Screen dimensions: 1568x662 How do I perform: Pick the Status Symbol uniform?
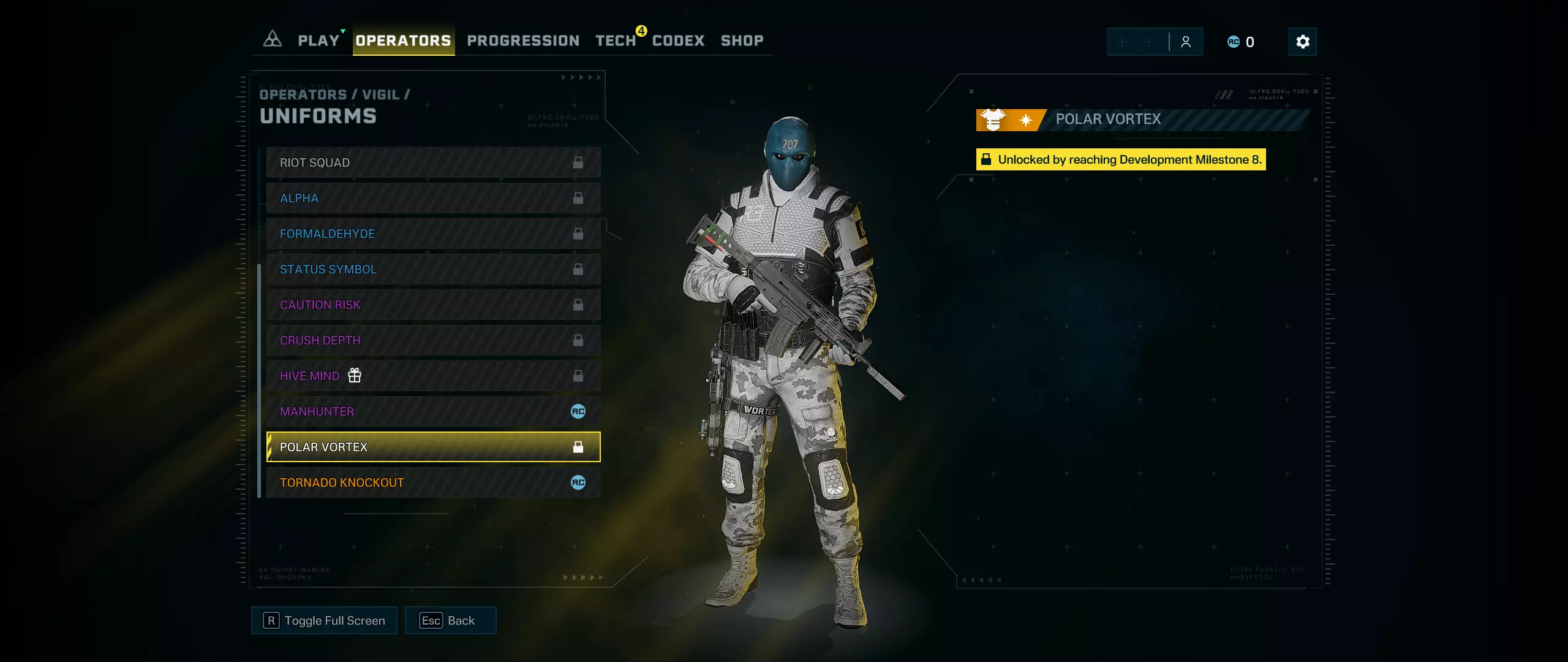coord(433,269)
